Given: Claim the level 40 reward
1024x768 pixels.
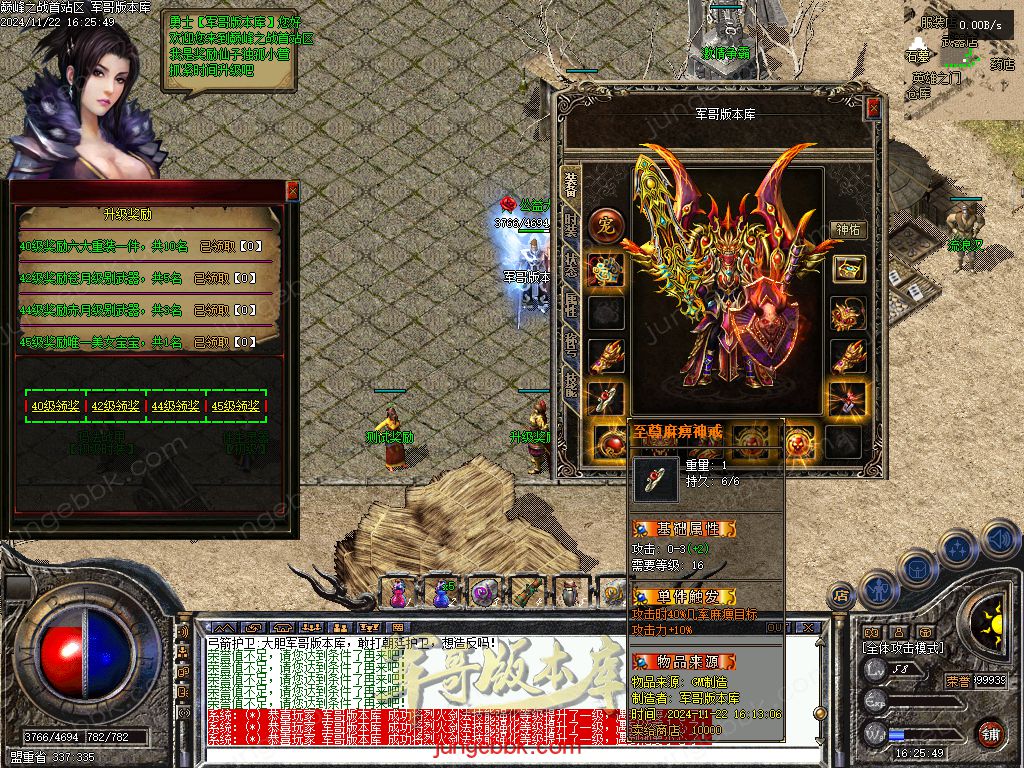Looking at the screenshot, I should 56,406.
